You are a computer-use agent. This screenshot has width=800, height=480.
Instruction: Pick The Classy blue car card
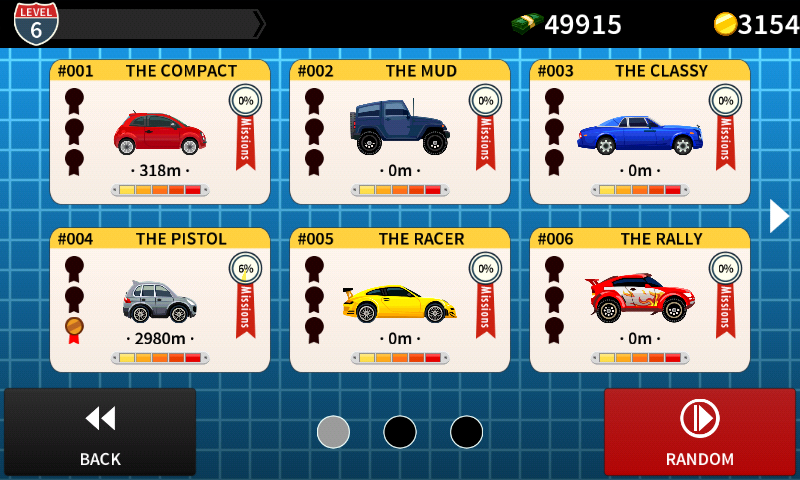pyautogui.click(x=640, y=132)
